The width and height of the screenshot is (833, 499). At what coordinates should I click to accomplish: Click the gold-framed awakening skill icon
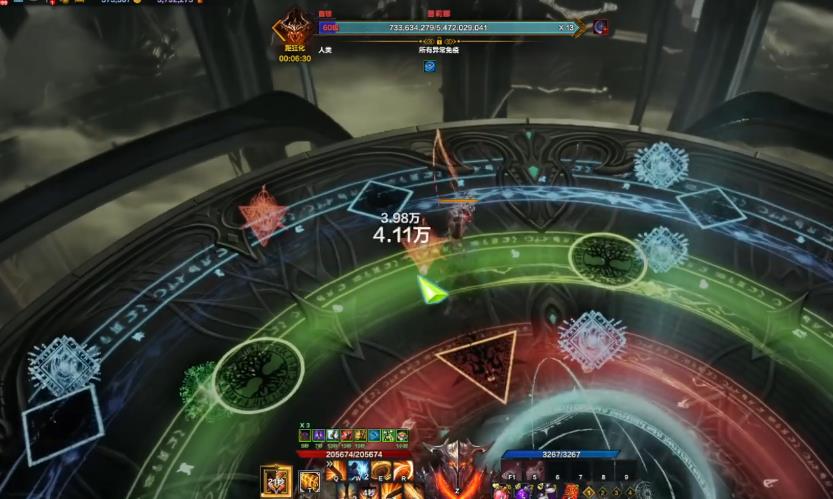tap(275, 481)
